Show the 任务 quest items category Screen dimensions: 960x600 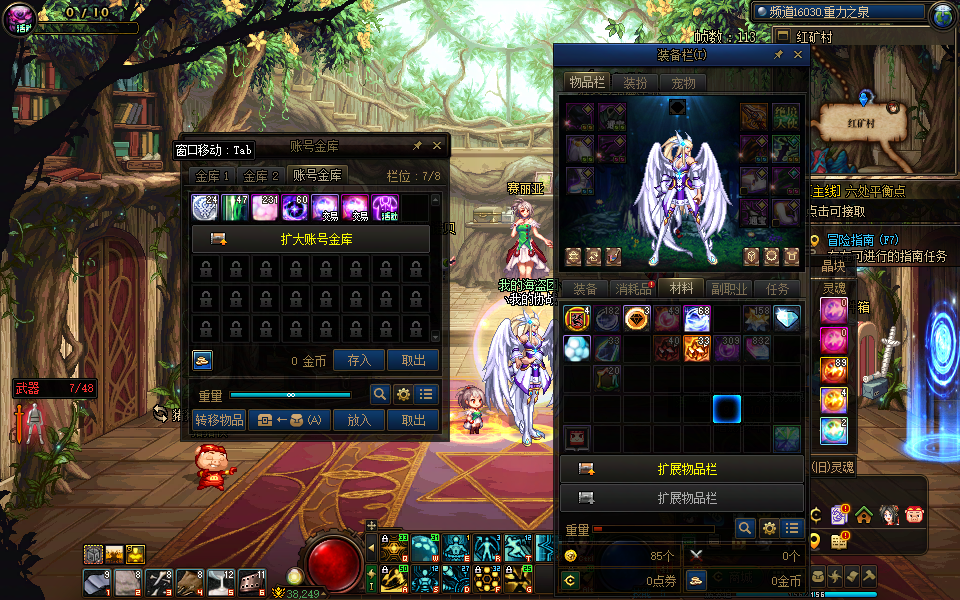point(777,289)
